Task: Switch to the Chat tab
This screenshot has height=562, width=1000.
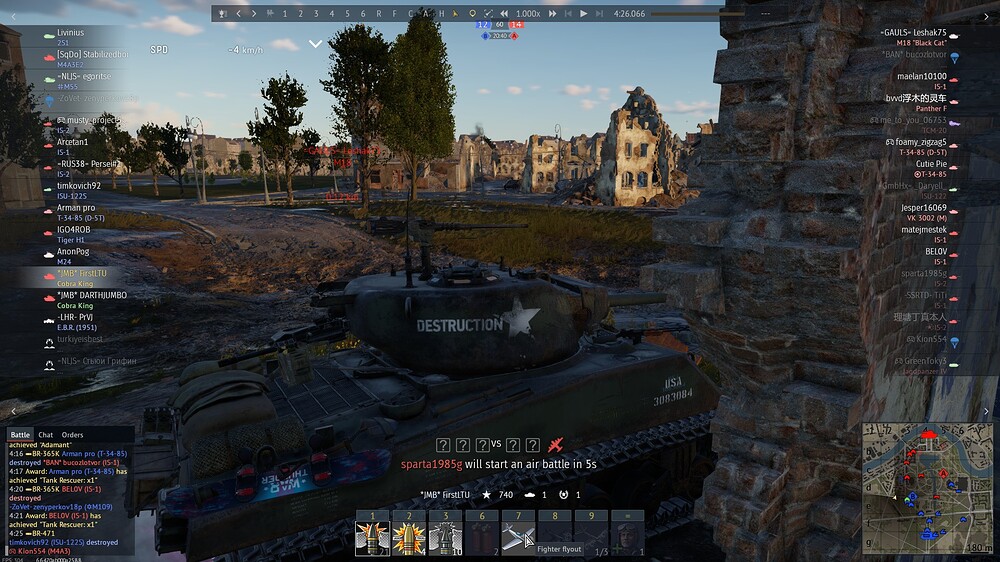Action: (x=45, y=435)
